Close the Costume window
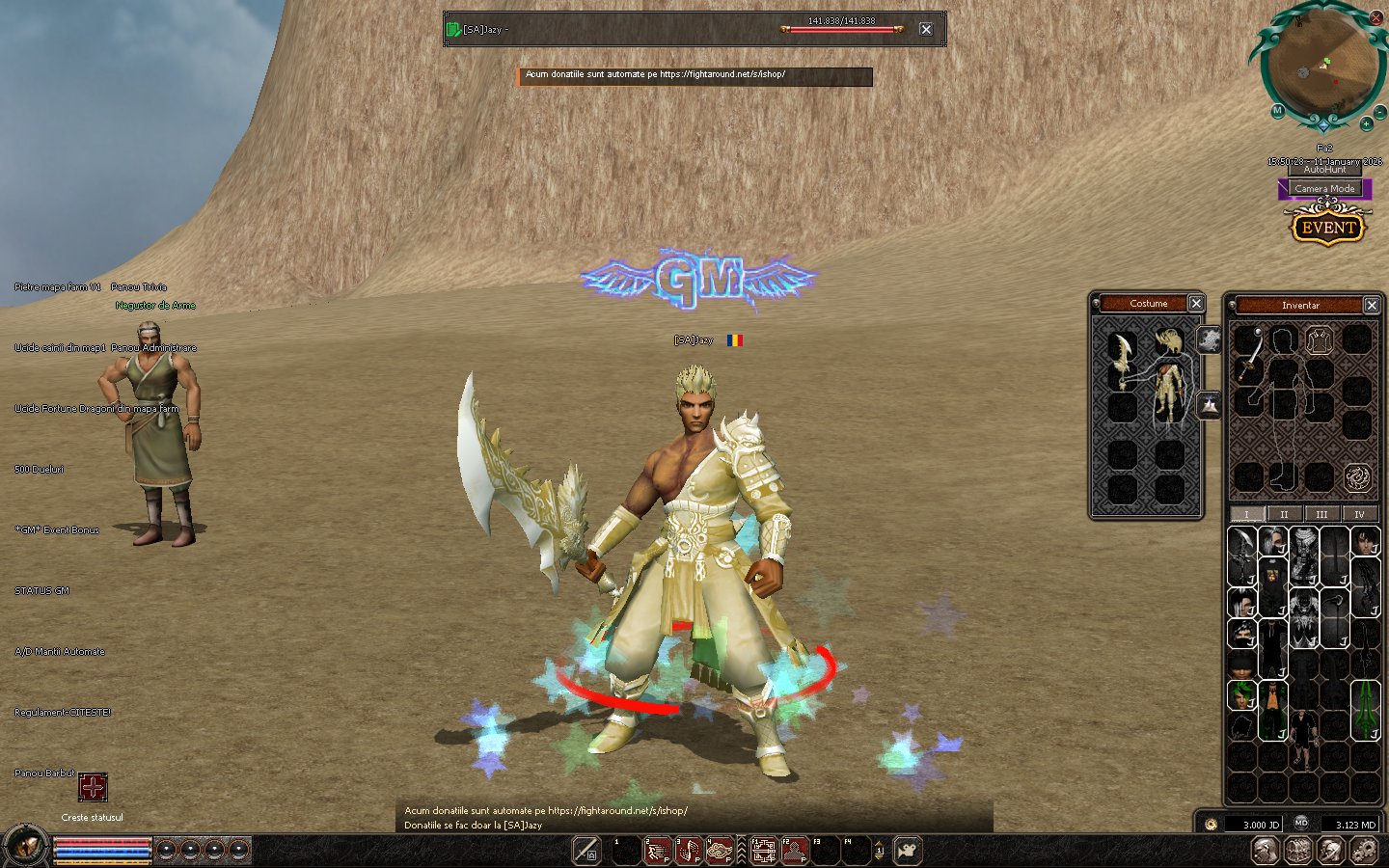 tap(1196, 304)
